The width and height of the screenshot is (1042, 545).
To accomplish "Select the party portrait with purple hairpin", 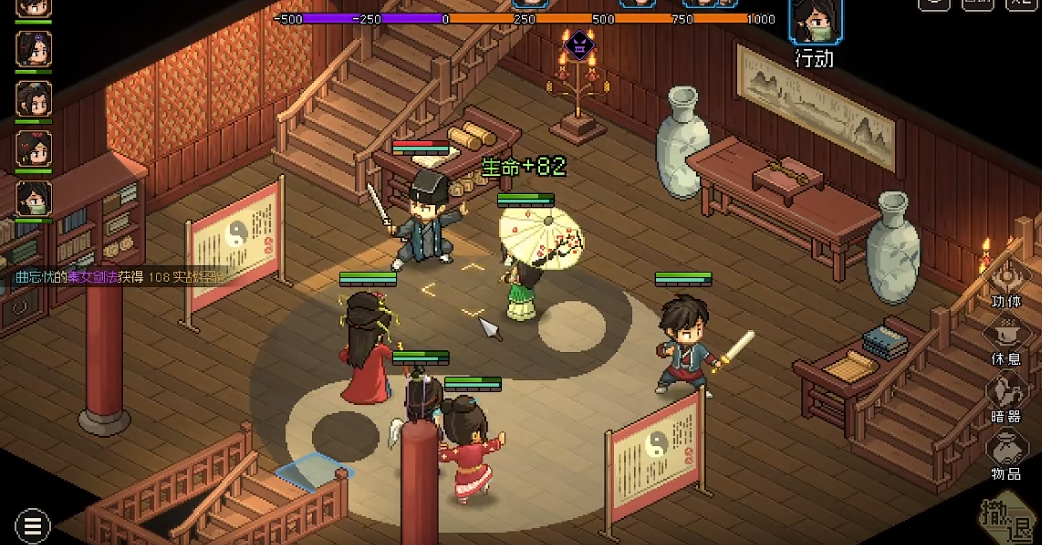I will (x=34, y=48).
